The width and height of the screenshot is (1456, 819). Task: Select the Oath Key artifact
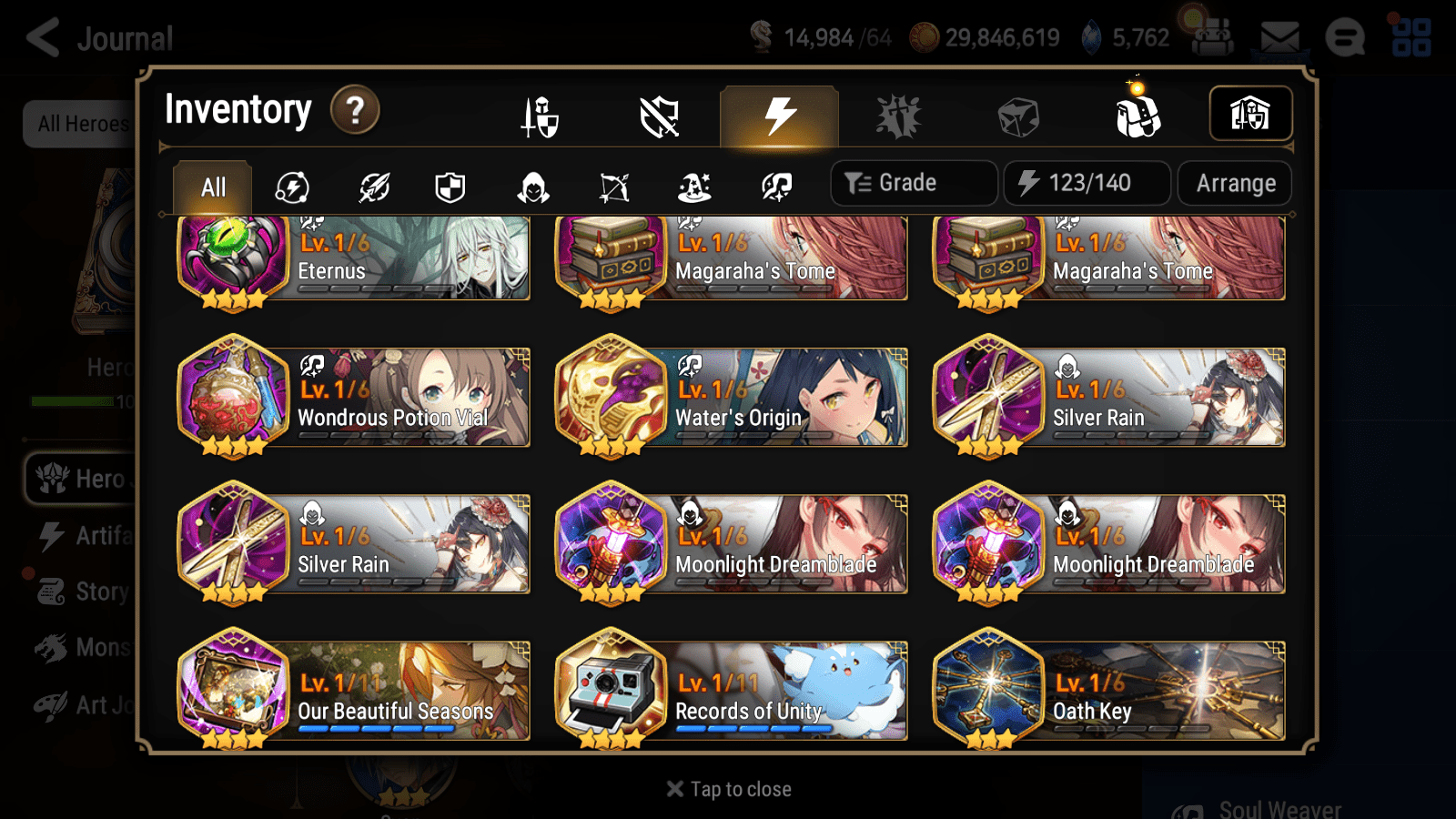tap(1108, 690)
